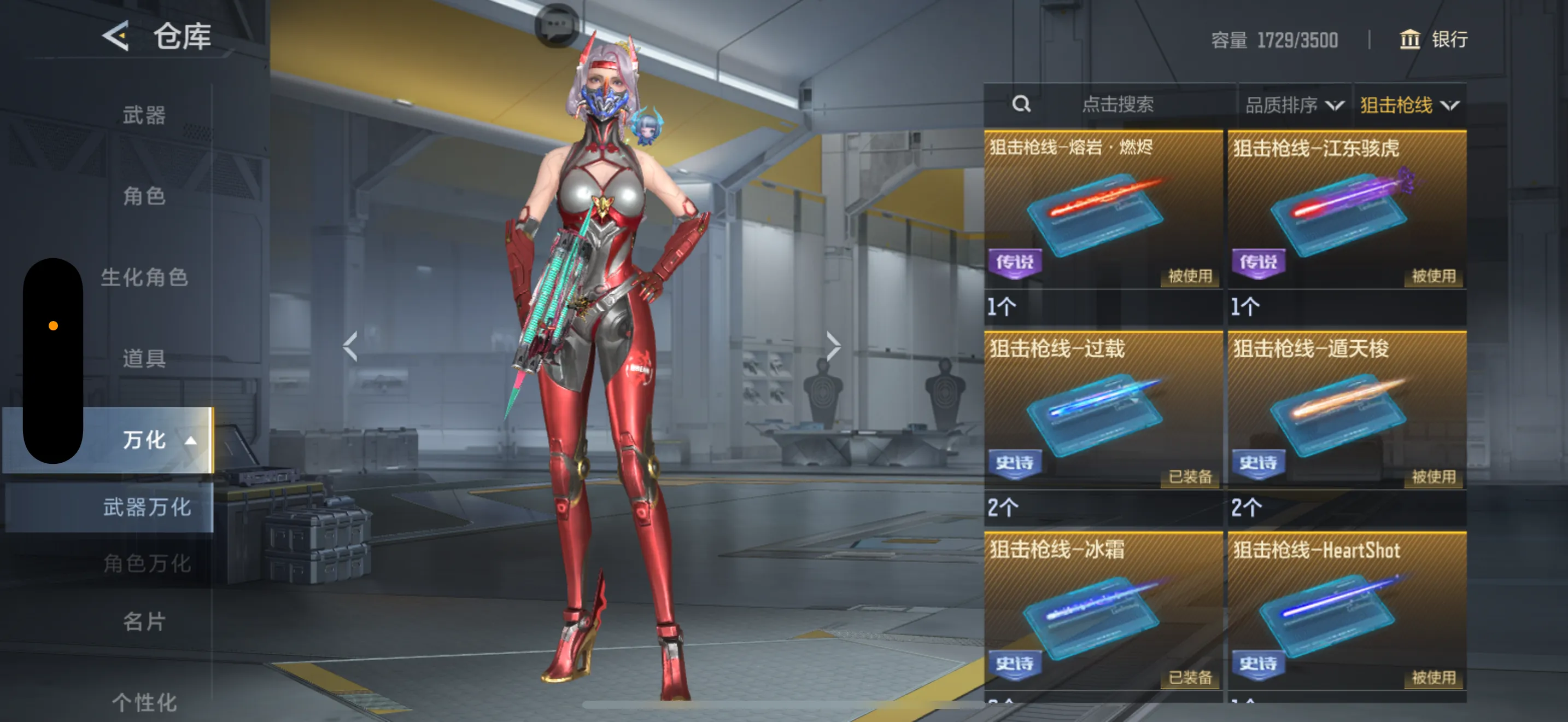Go back using the 仓库 back arrow
Image resolution: width=1568 pixels, height=722 pixels.
[x=116, y=36]
